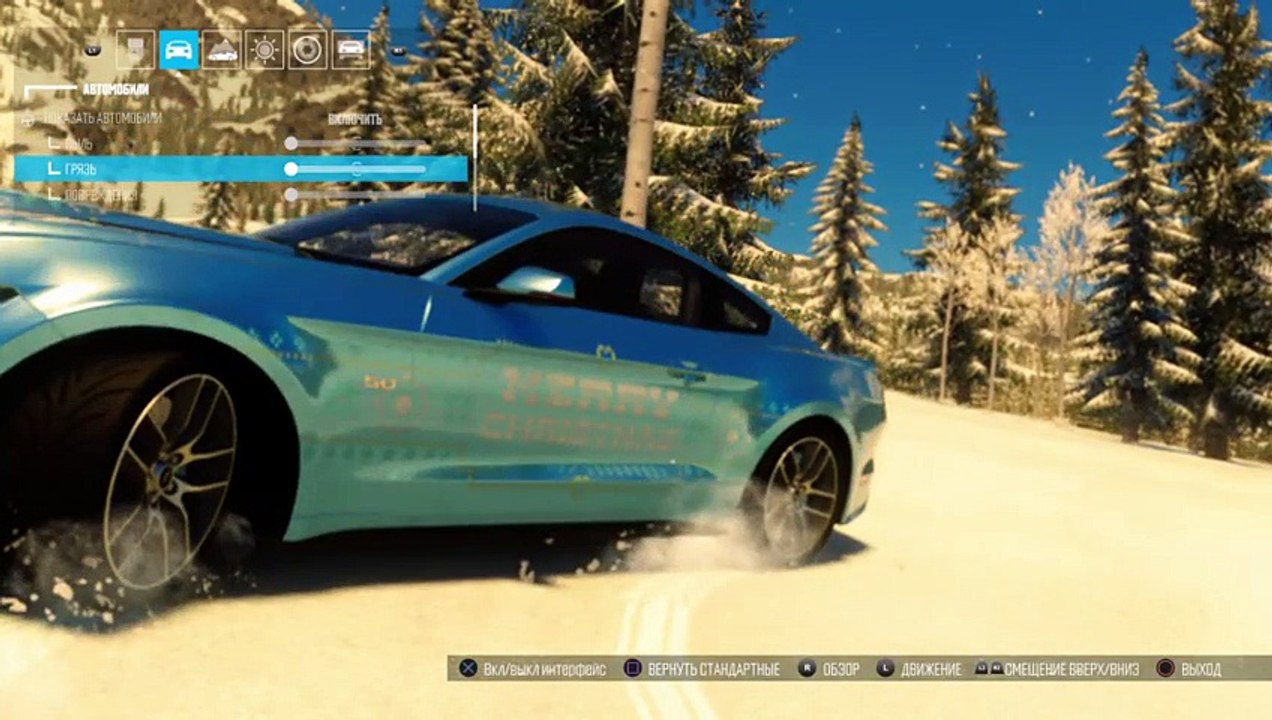Screen dimensions: 1272x720
Task: Select the highlighted car category tab
Action: pyautogui.click(x=178, y=49)
